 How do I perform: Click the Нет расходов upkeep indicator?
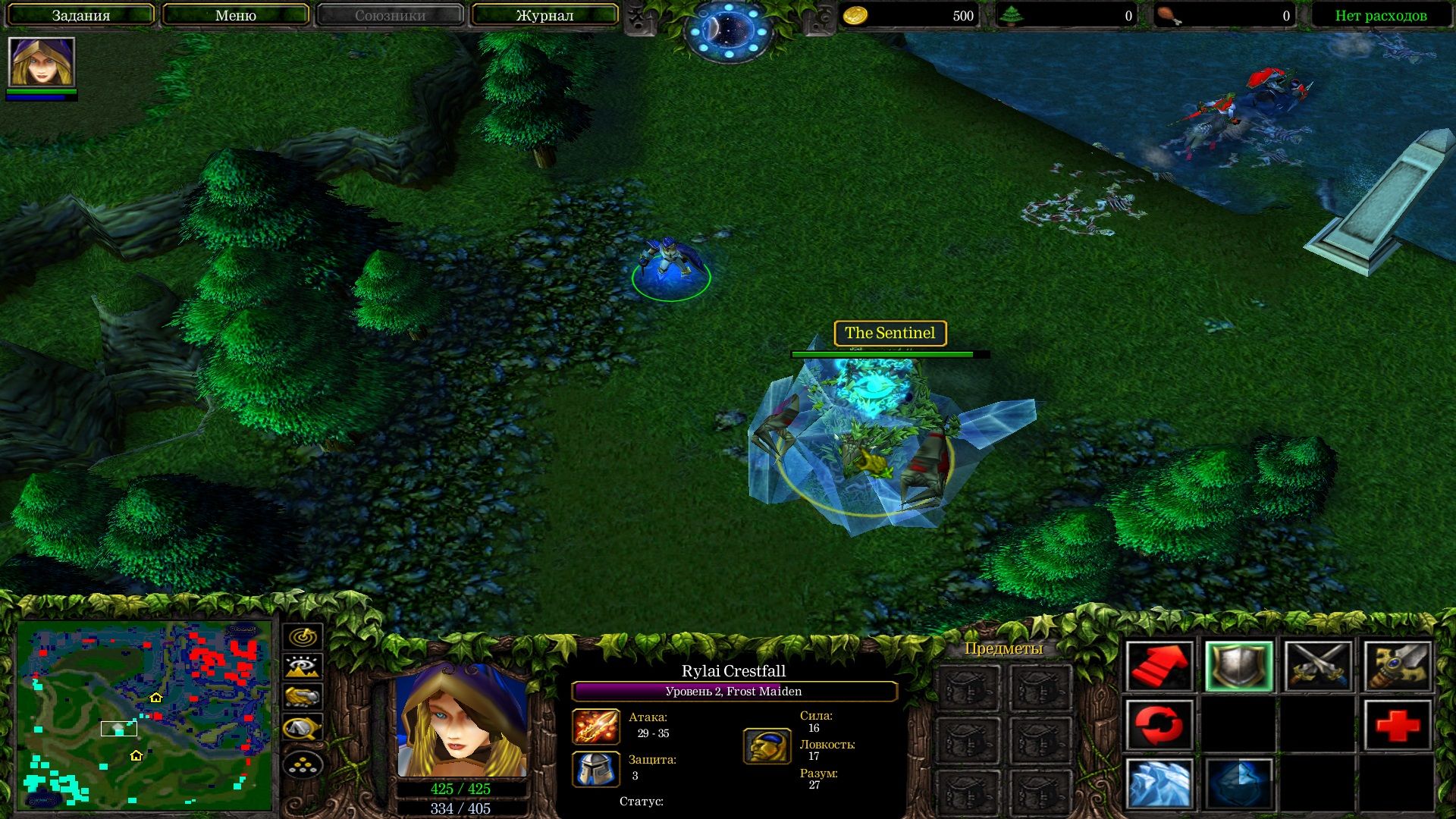(1380, 15)
